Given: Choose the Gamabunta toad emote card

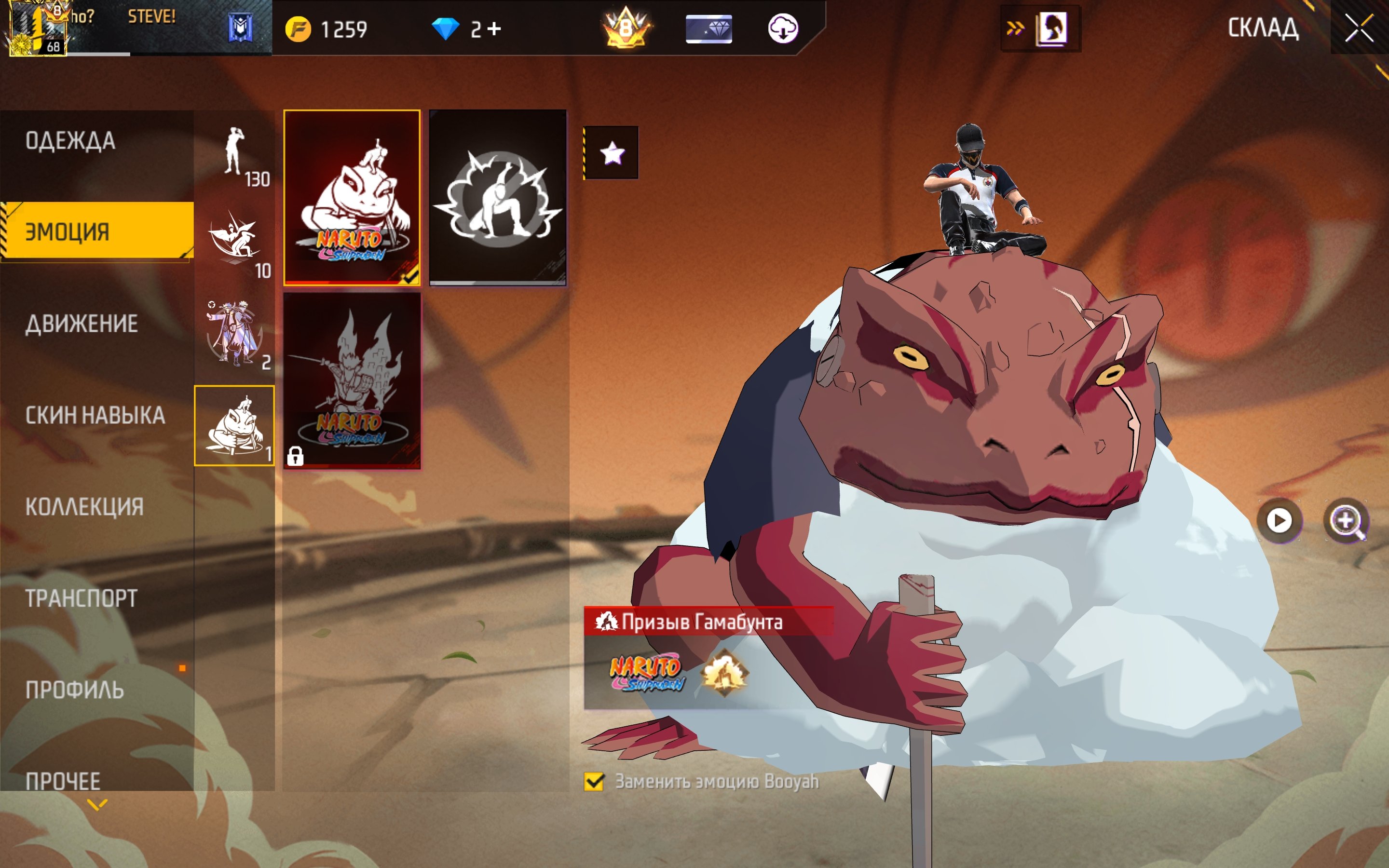Looking at the screenshot, I should 352,197.
